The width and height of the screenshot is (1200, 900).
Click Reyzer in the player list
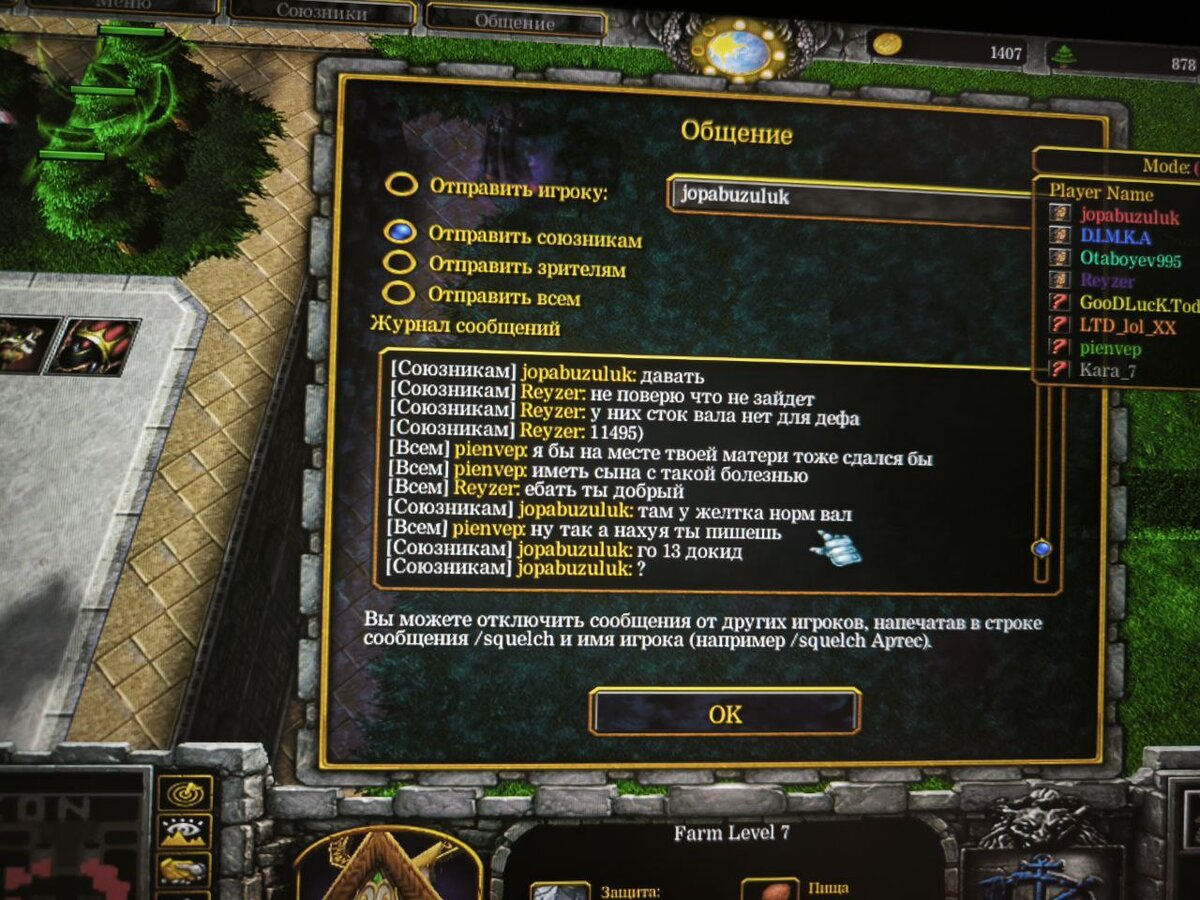coord(1107,282)
